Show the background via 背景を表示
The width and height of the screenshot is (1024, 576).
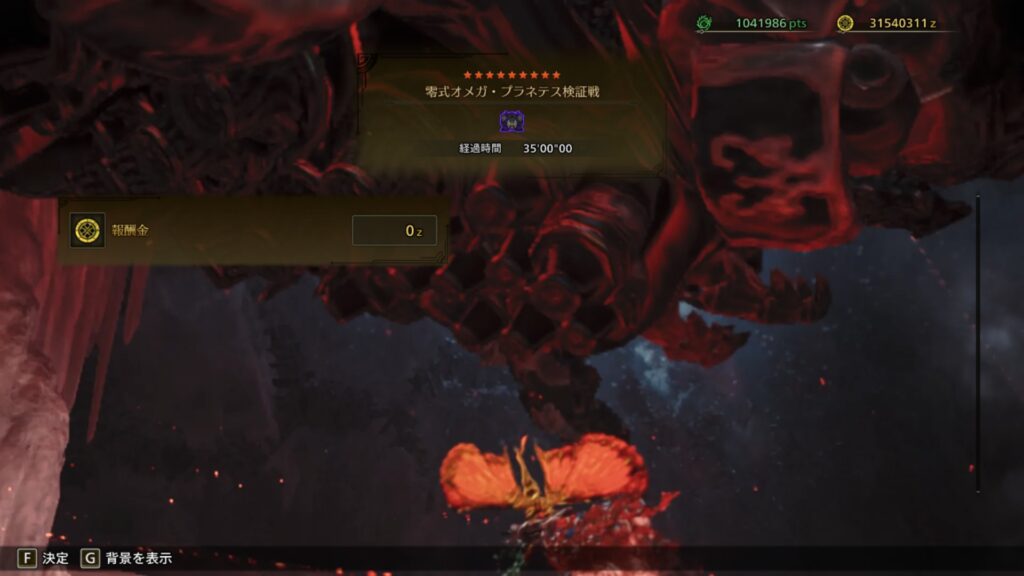(x=127, y=558)
